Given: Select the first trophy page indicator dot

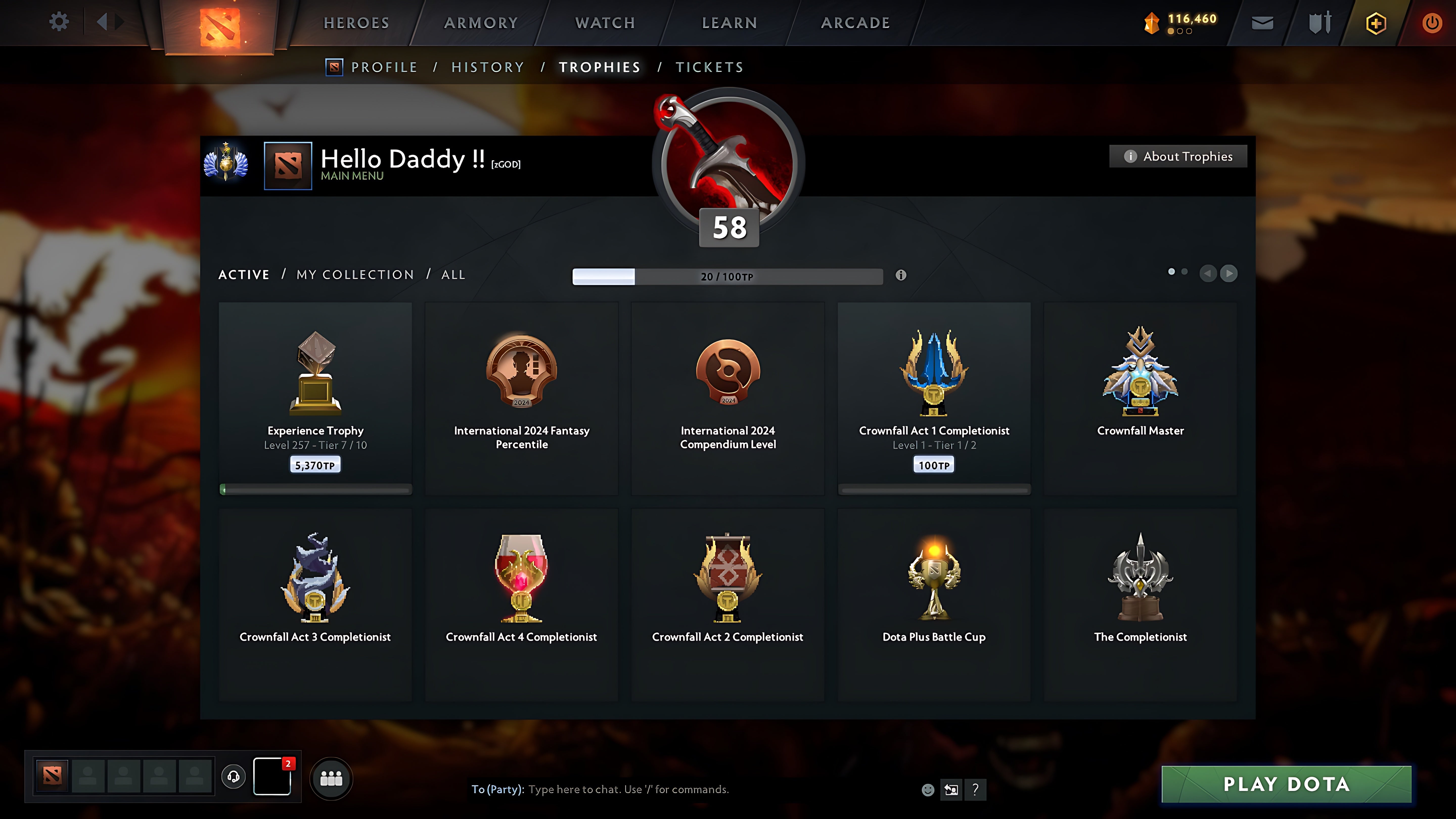Looking at the screenshot, I should [x=1171, y=272].
